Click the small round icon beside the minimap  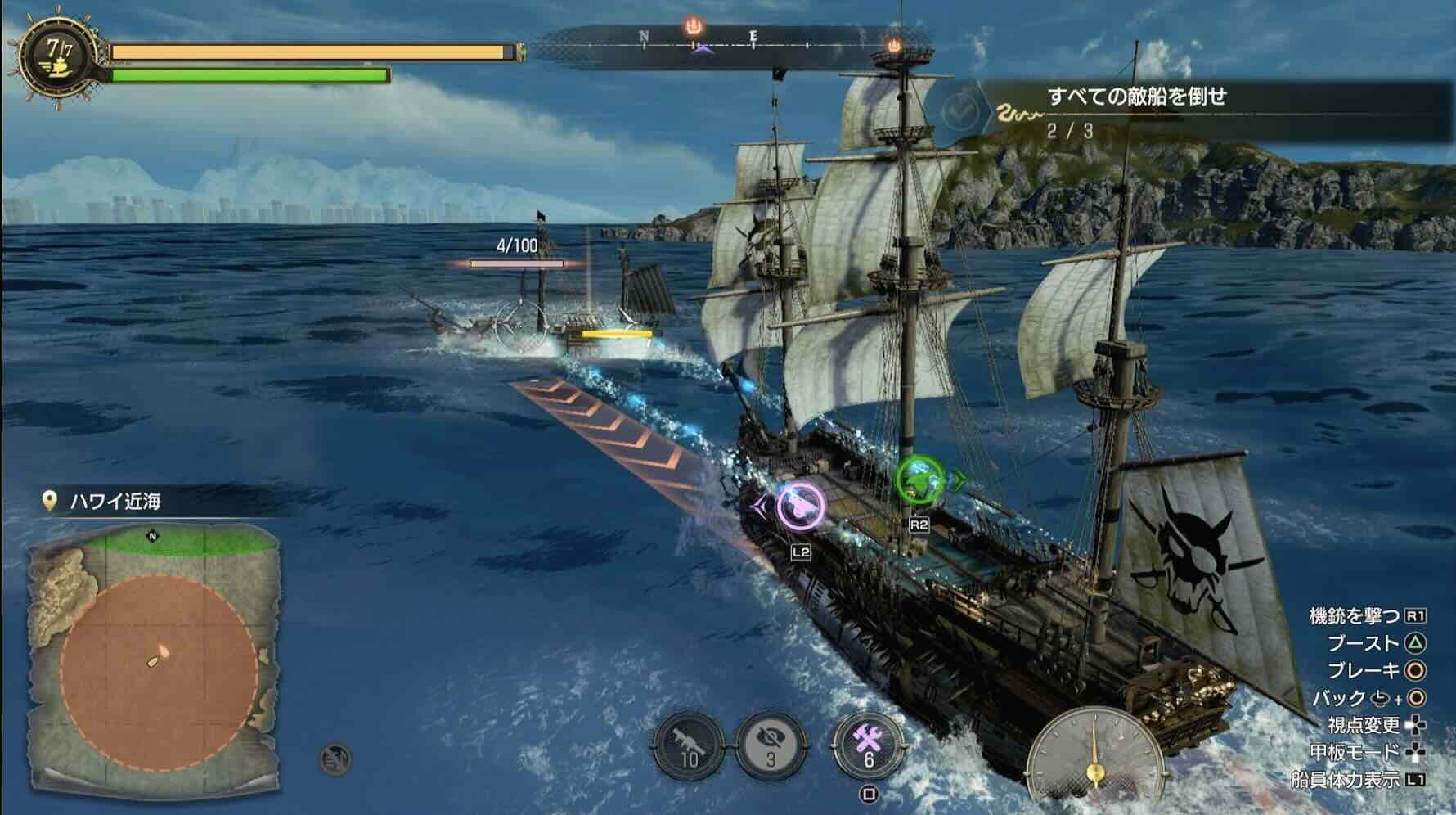tap(335, 759)
